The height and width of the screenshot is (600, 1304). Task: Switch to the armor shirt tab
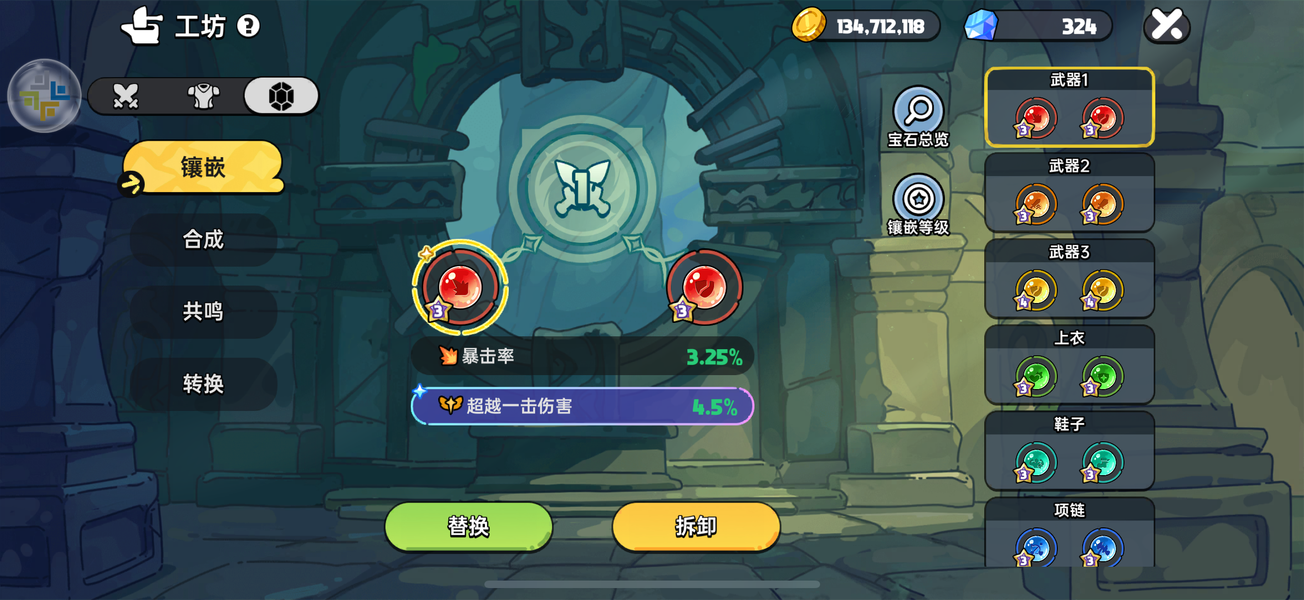pos(204,96)
